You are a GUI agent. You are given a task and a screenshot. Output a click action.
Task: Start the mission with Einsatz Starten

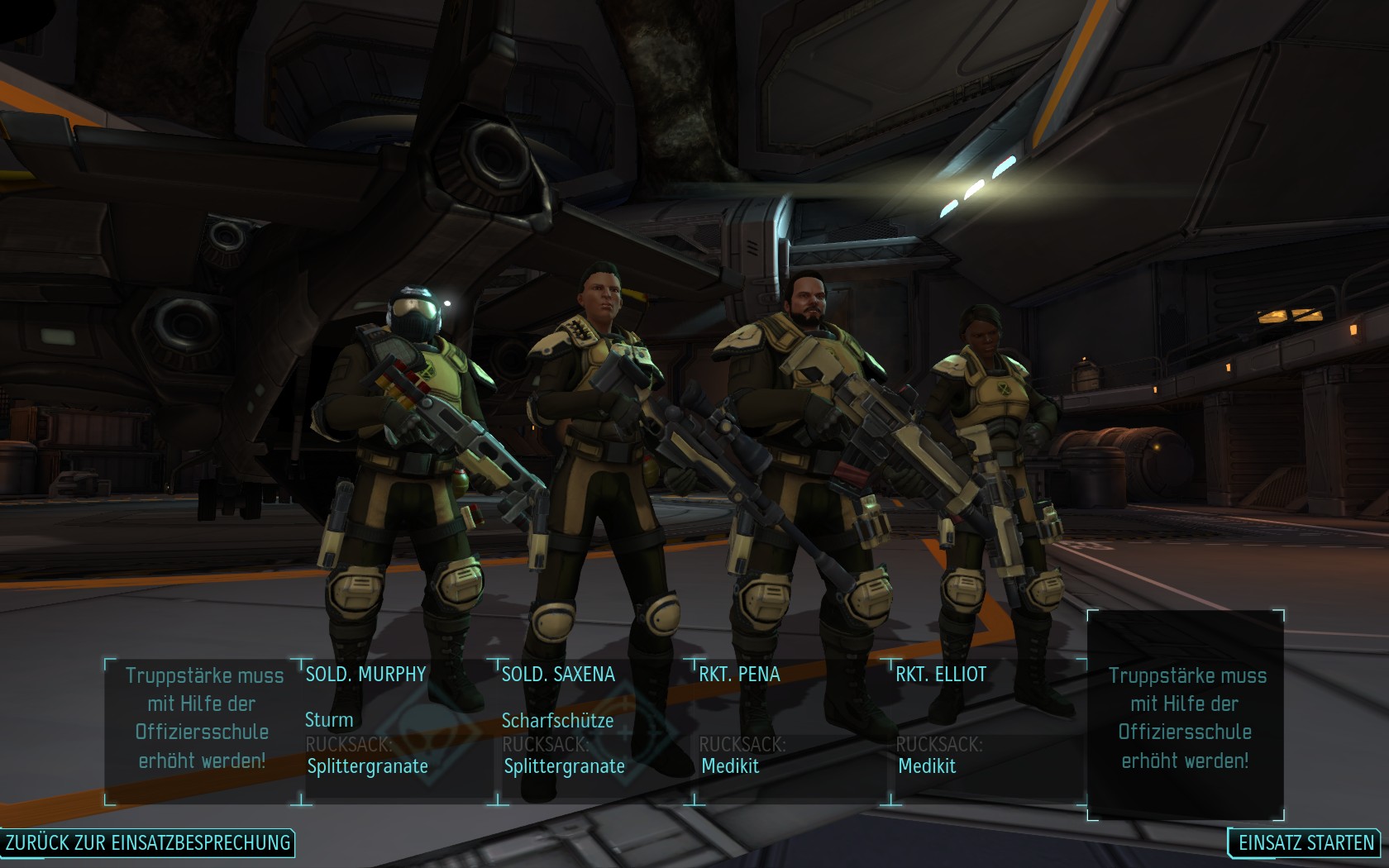(1305, 842)
